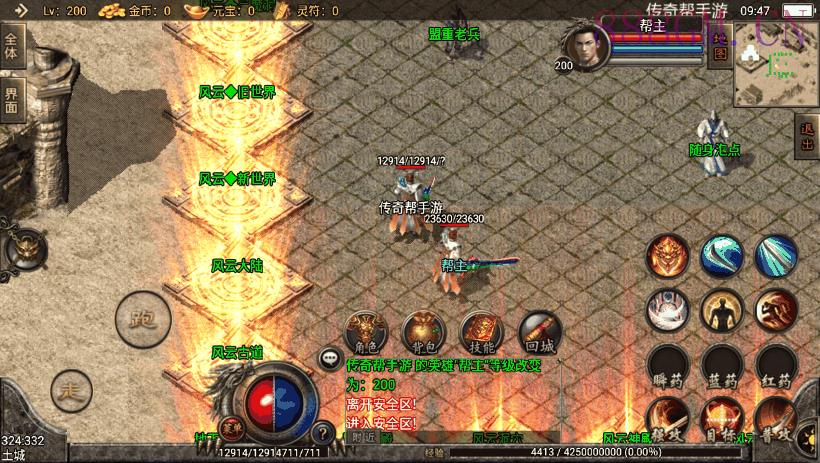This screenshot has height=463, width=820.
Task: Use the 蓝药 mana potion slot
Action: pyautogui.click(x=721, y=366)
